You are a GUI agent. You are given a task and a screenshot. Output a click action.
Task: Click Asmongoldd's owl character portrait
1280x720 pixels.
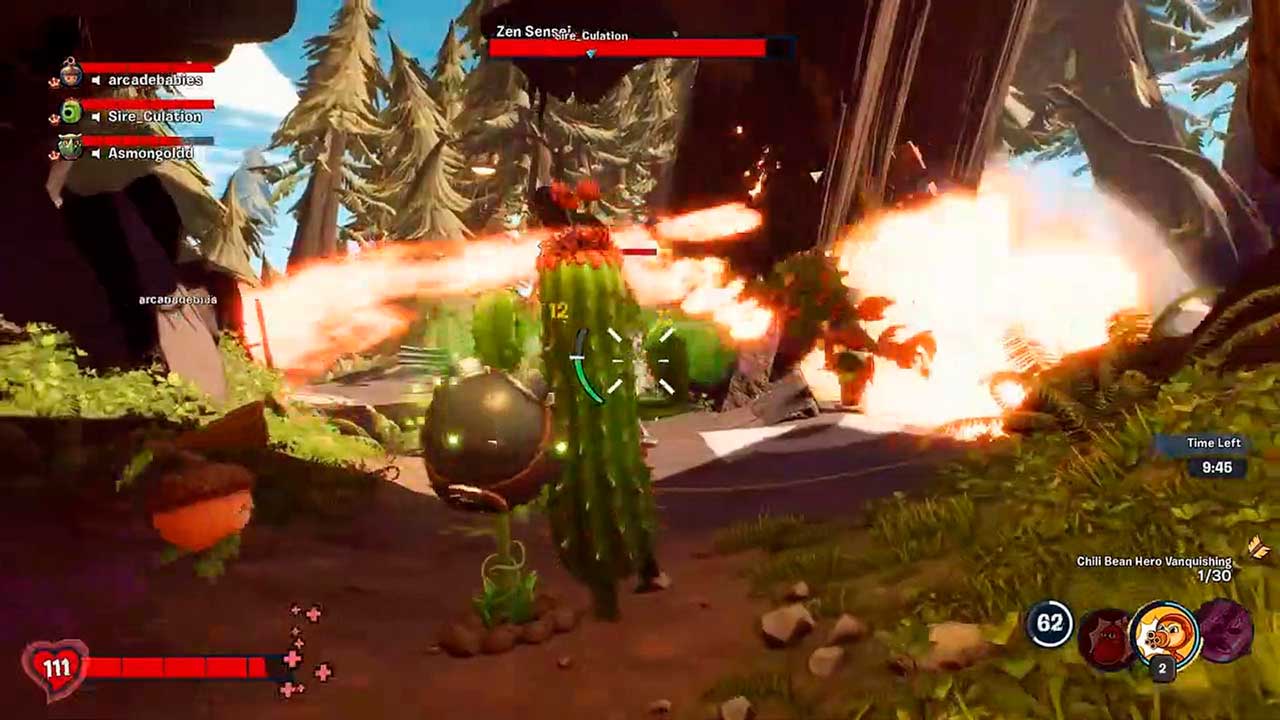tap(70, 145)
